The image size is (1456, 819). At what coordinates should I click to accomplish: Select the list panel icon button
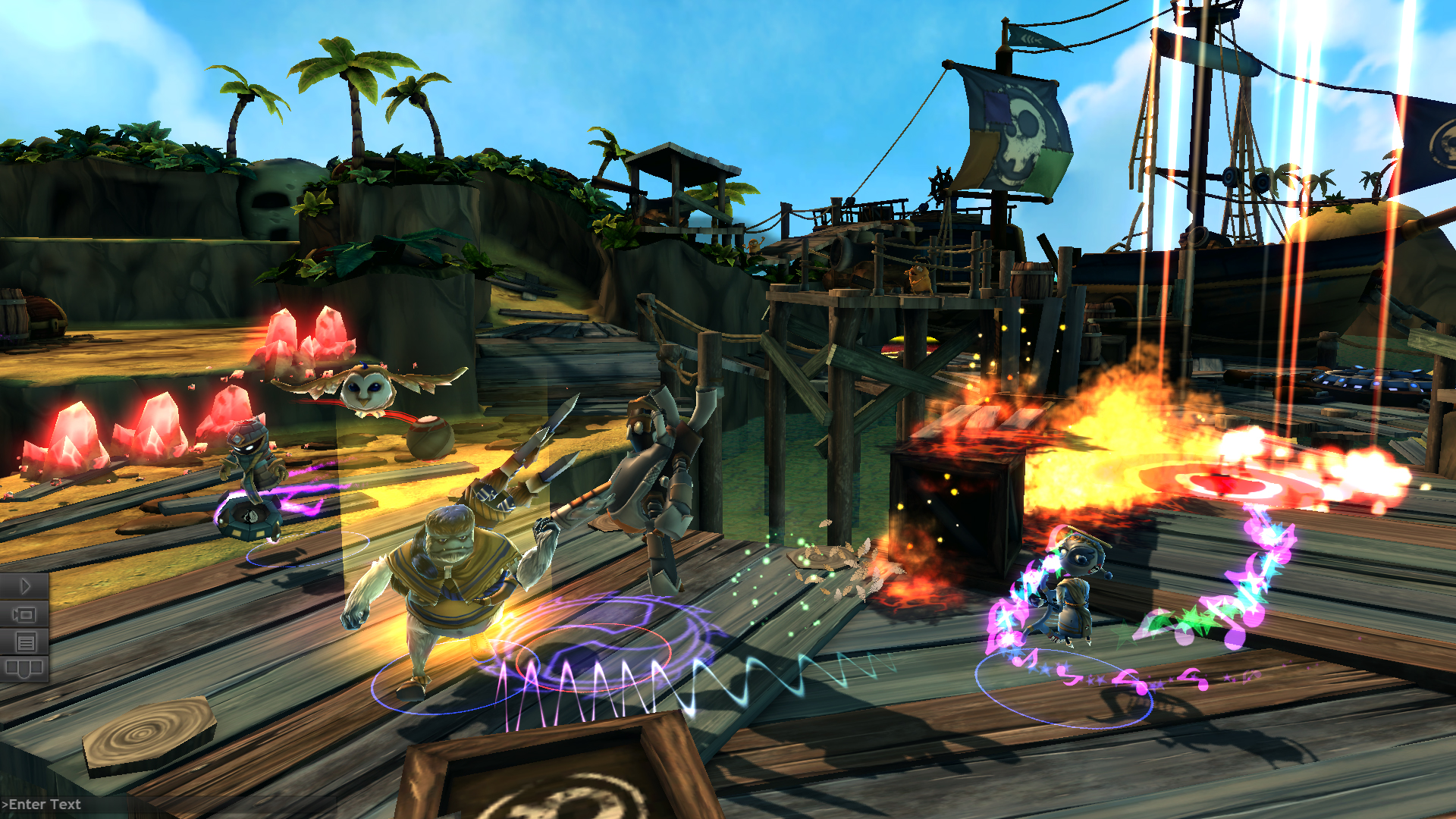pyautogui.click(x=24, y=643)
